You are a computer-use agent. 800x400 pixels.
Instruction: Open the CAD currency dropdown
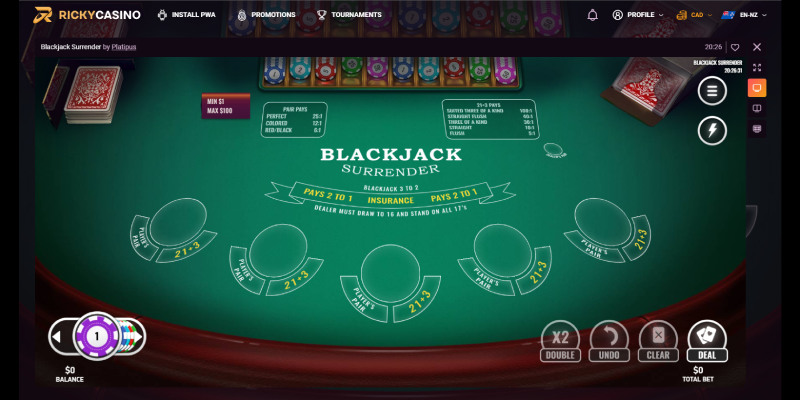(695, 15)
